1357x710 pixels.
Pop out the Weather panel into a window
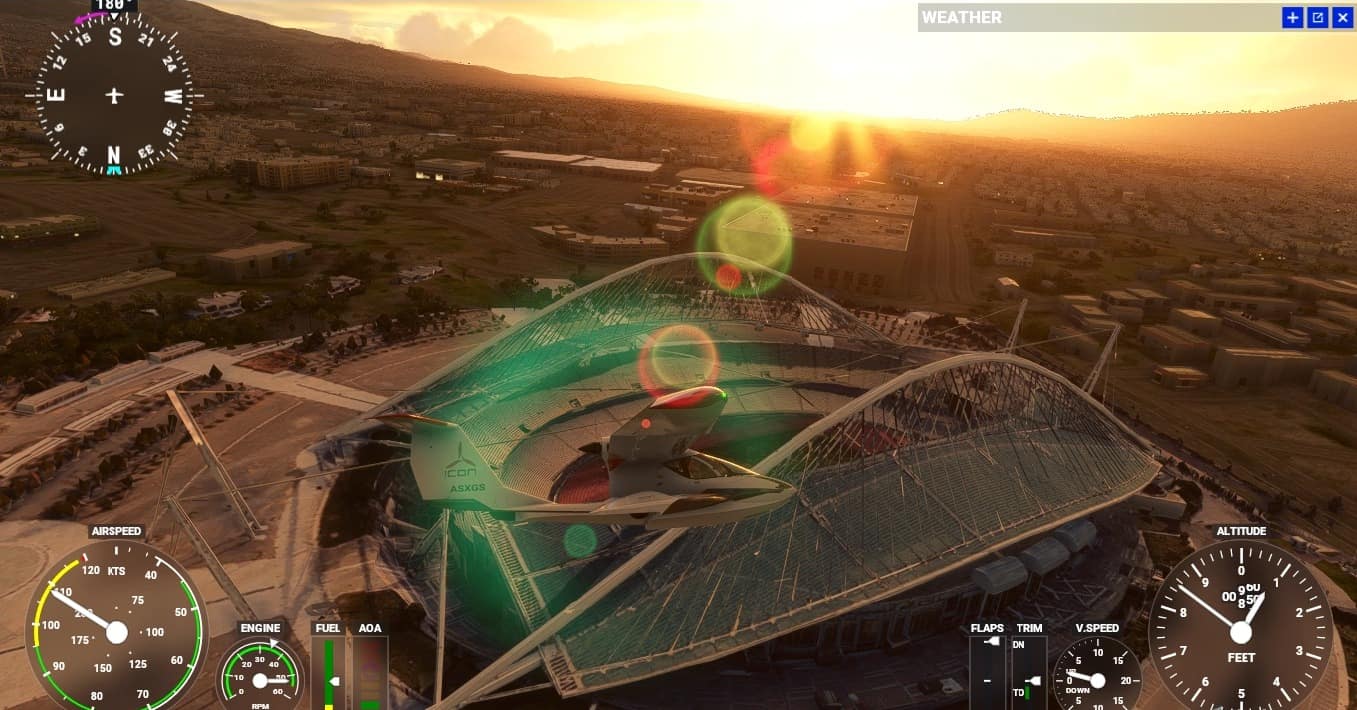click(1318, 17)
